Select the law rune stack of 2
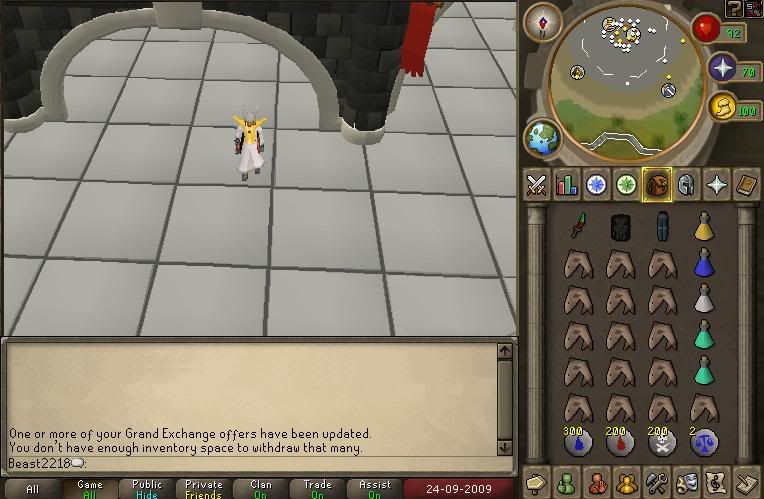The height and width of the screenshot is (499, 764). 704,441
